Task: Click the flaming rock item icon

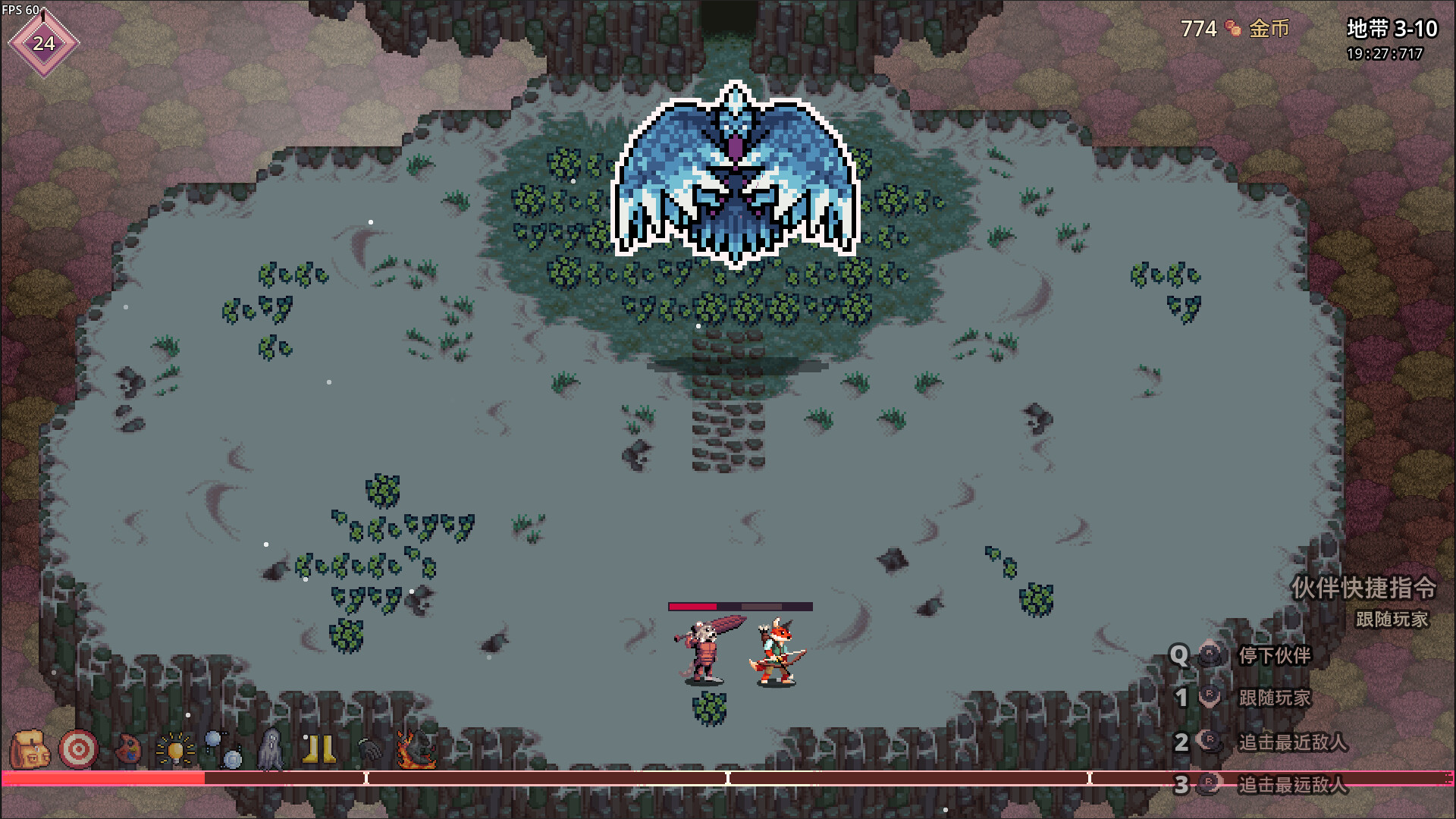Action: tap(416, 749)
